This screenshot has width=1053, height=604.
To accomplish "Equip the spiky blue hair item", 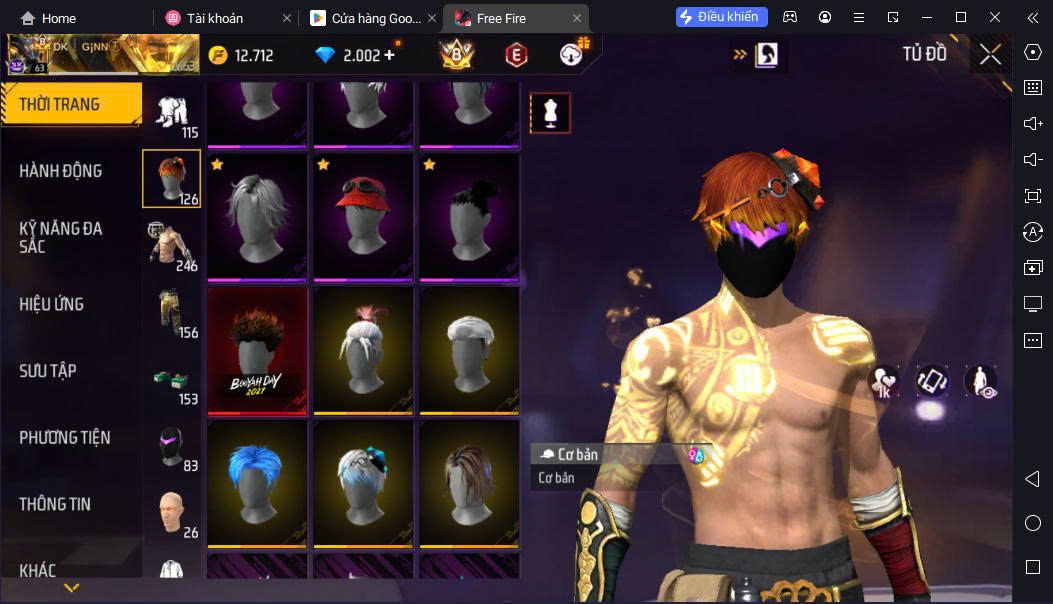I will 257,483.
